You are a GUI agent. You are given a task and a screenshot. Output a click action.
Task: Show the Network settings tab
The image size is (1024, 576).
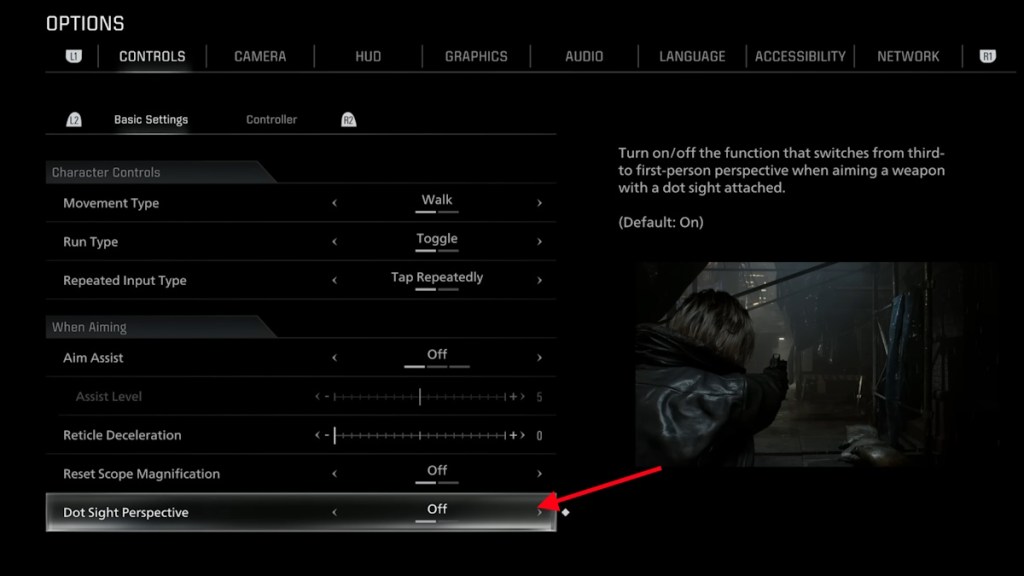[x=908, y=56]
